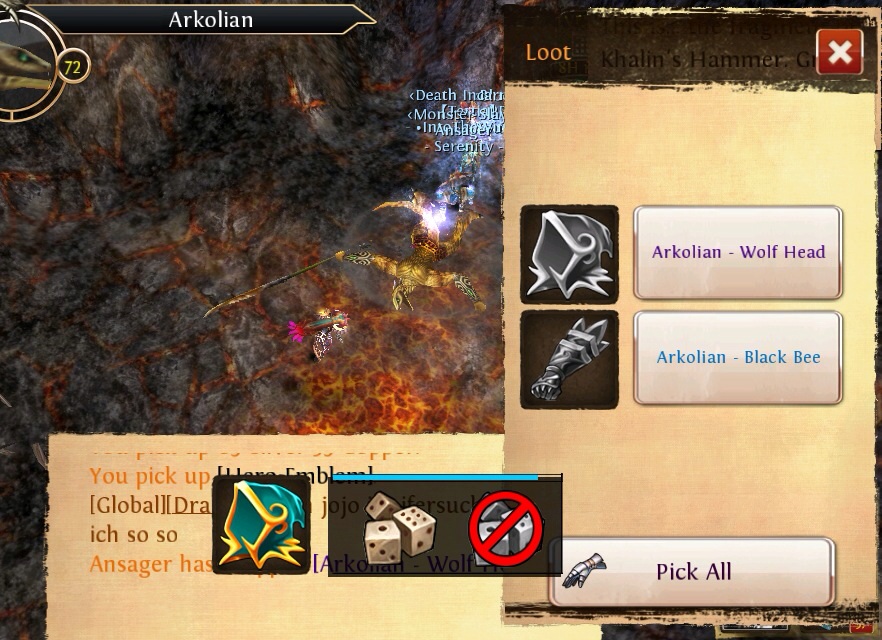Roll the dice for the loot
The height and width of the screenshot is (640, 882).
396,526
